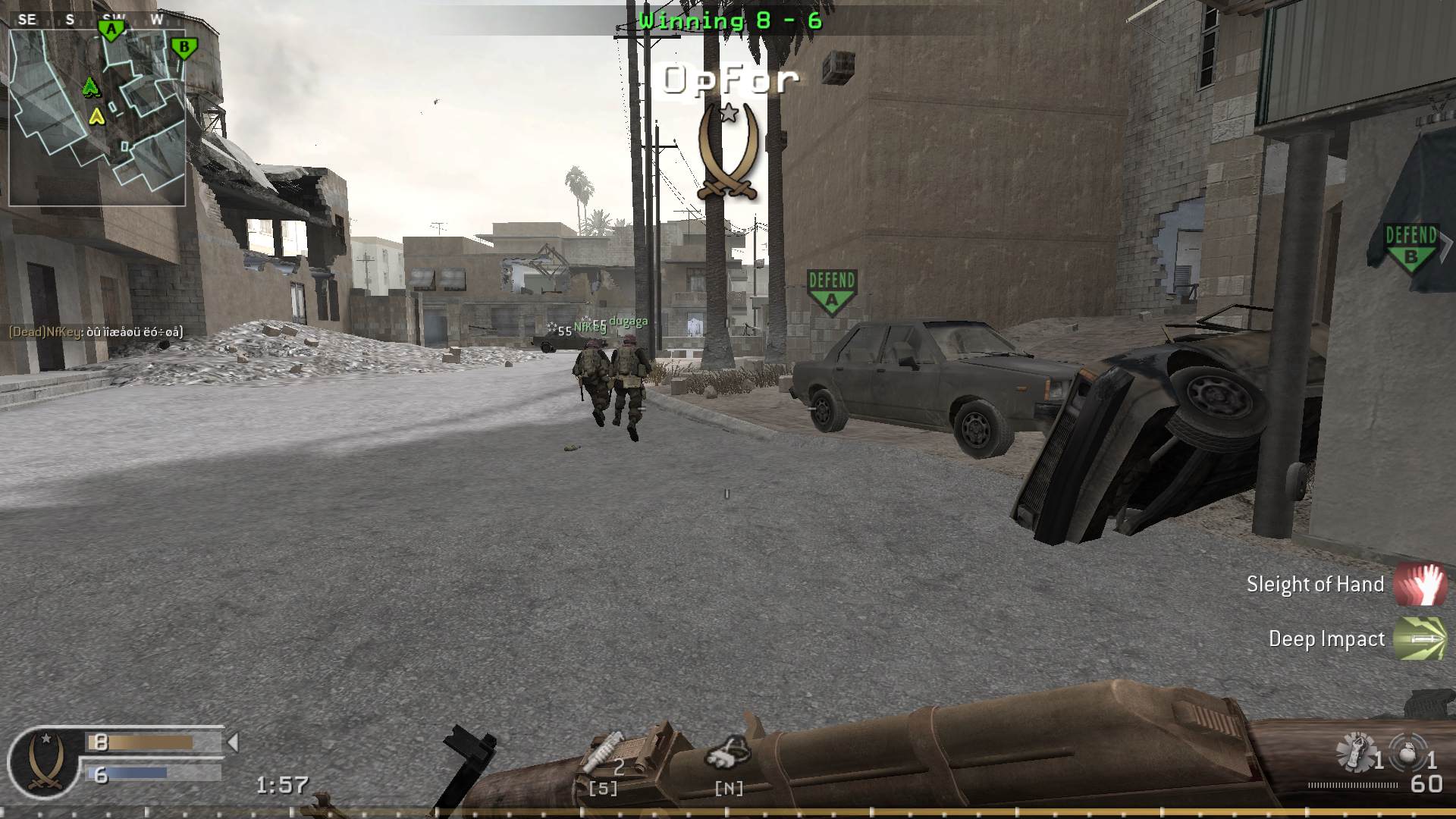Expand the Winning 8 - 6 score banner
The width and height of the screenshot is (1456, 819).
point(728,20)
